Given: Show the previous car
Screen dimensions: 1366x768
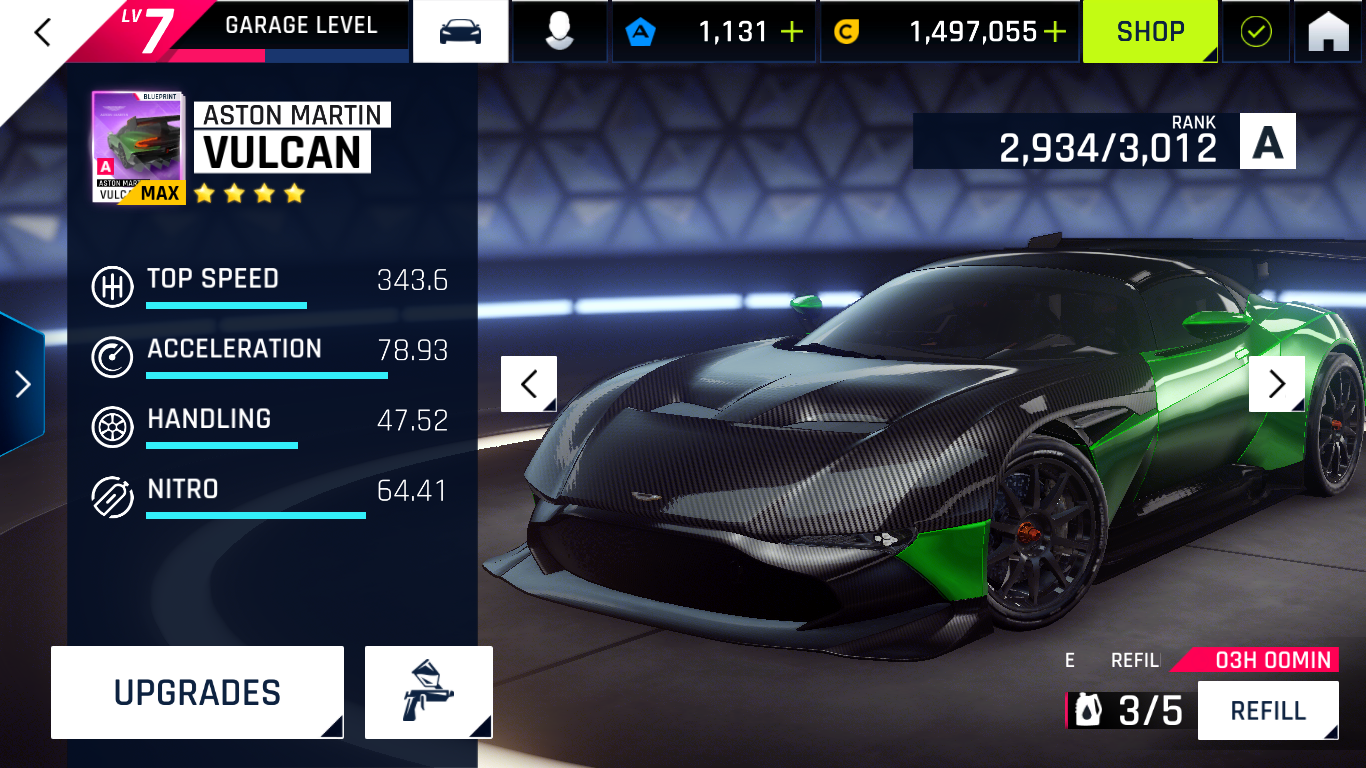Looking at the screenshot, I should (x=529, y=384).
